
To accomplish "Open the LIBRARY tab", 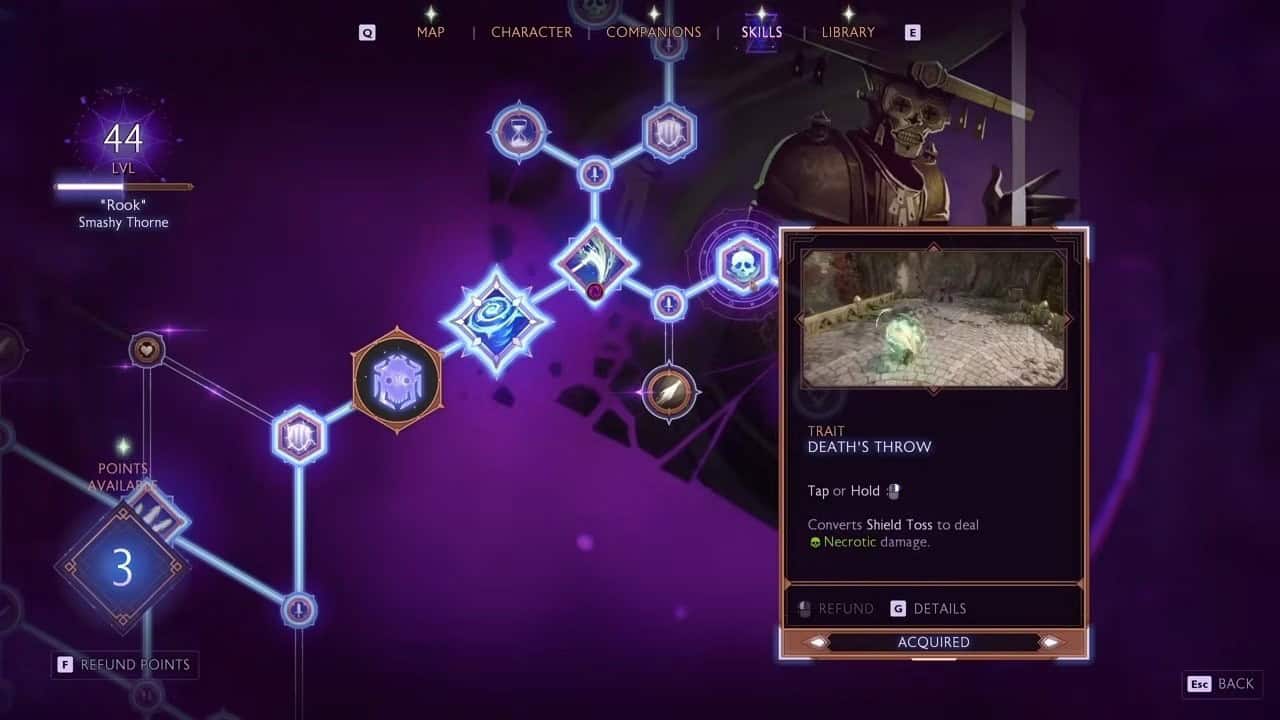I will click(846, 32).
